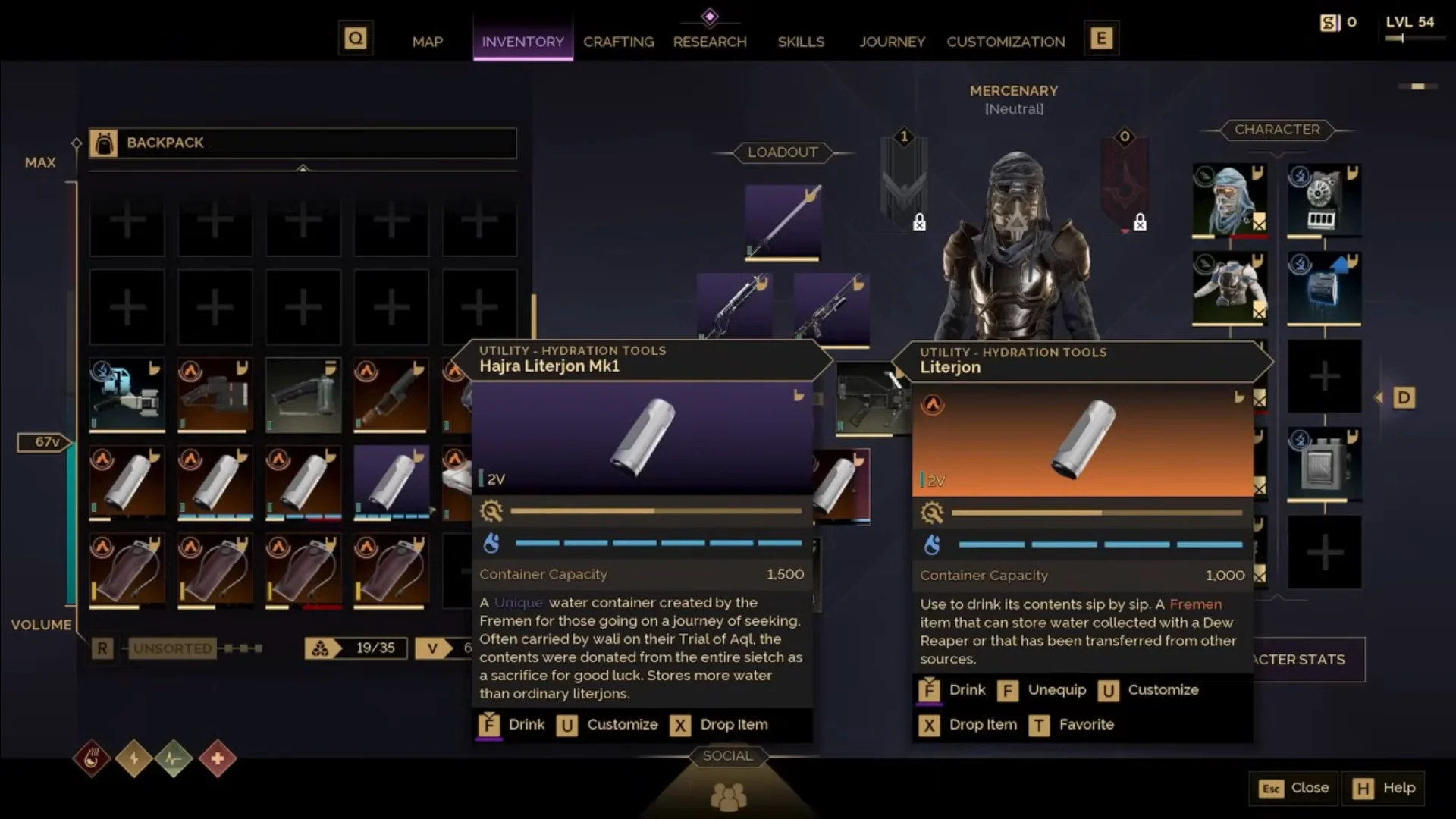
Task: Select the Hajra Literjon Mk1 water container icon
Action: coord(392,482)
